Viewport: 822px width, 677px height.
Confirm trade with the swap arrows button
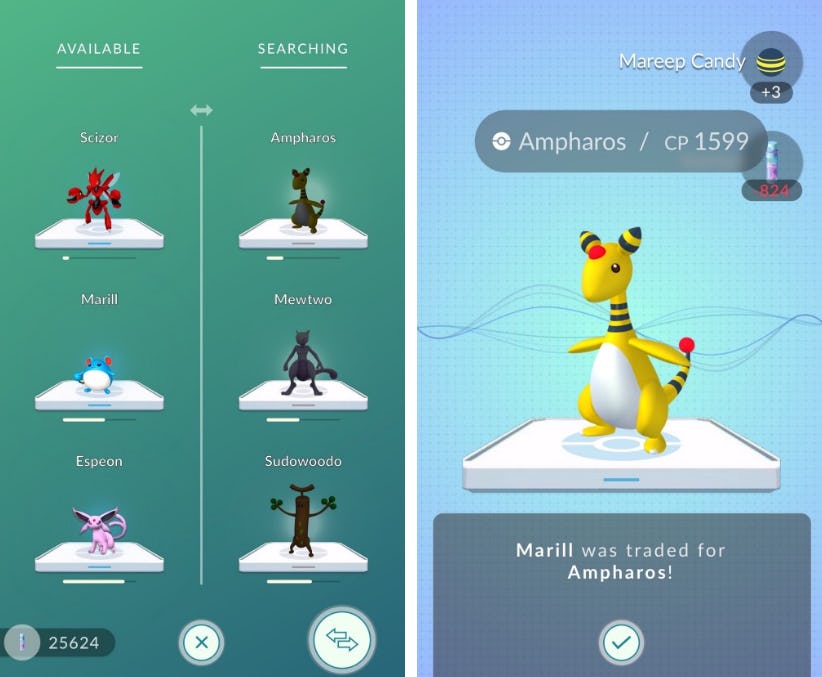pos(342,640)
